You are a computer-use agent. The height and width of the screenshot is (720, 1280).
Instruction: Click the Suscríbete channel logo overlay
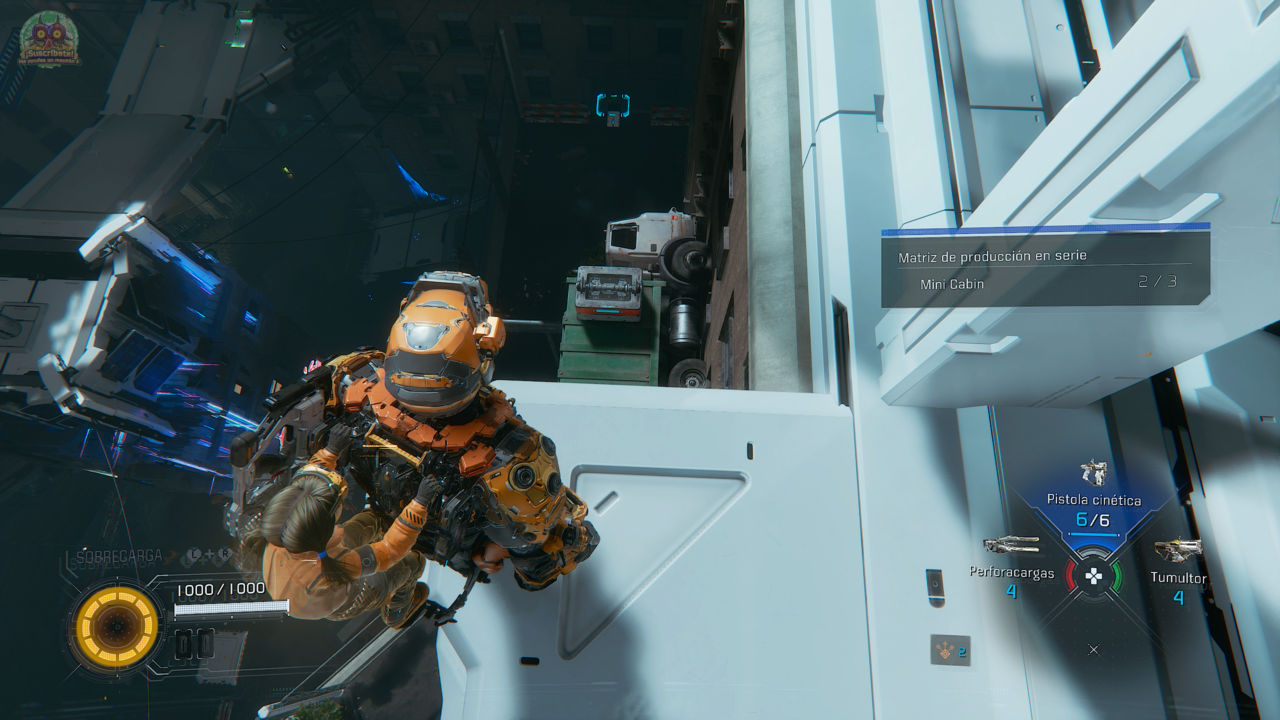click(49, 40)
